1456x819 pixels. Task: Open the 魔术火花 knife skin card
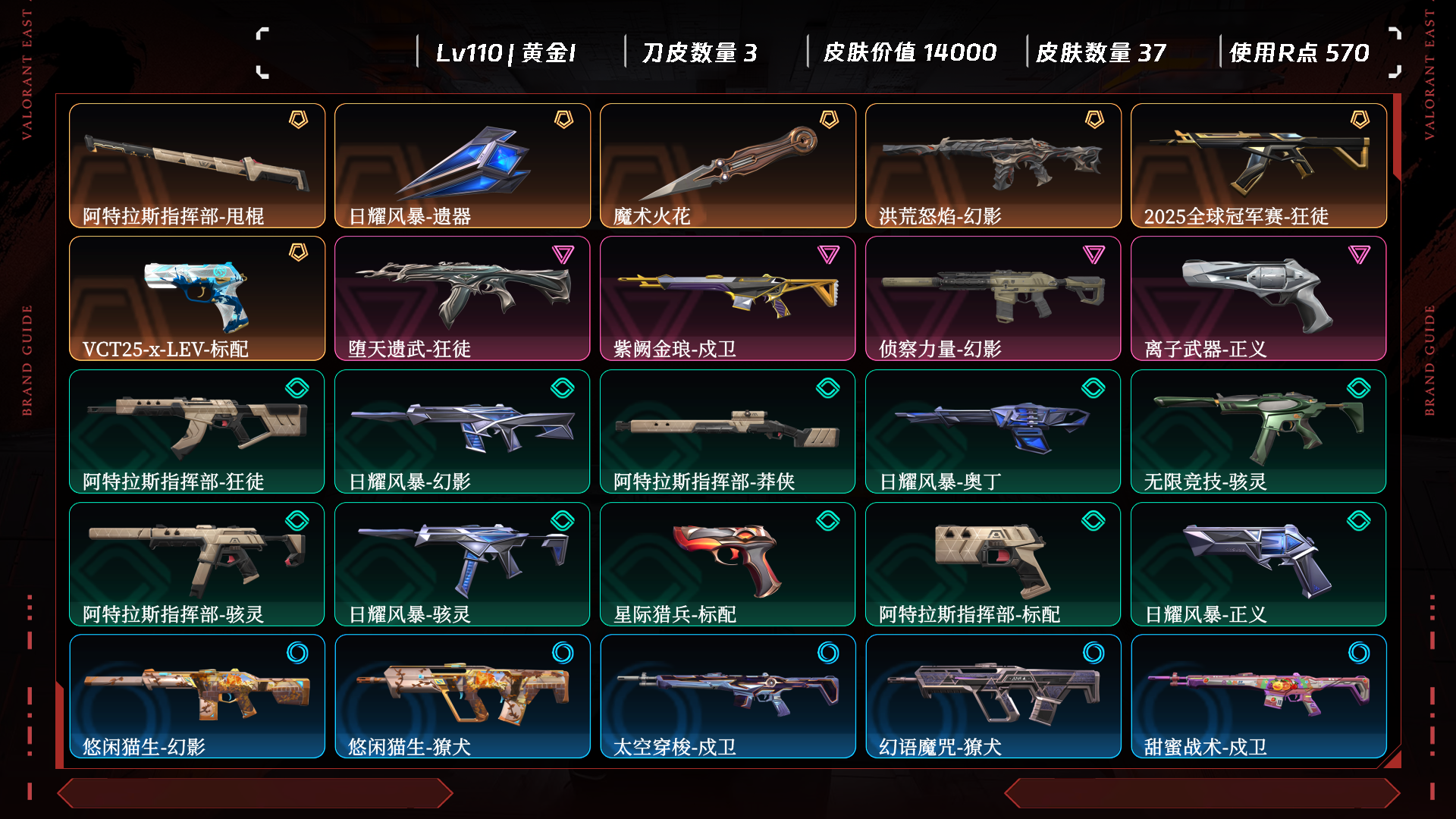(x=728, y=165)
